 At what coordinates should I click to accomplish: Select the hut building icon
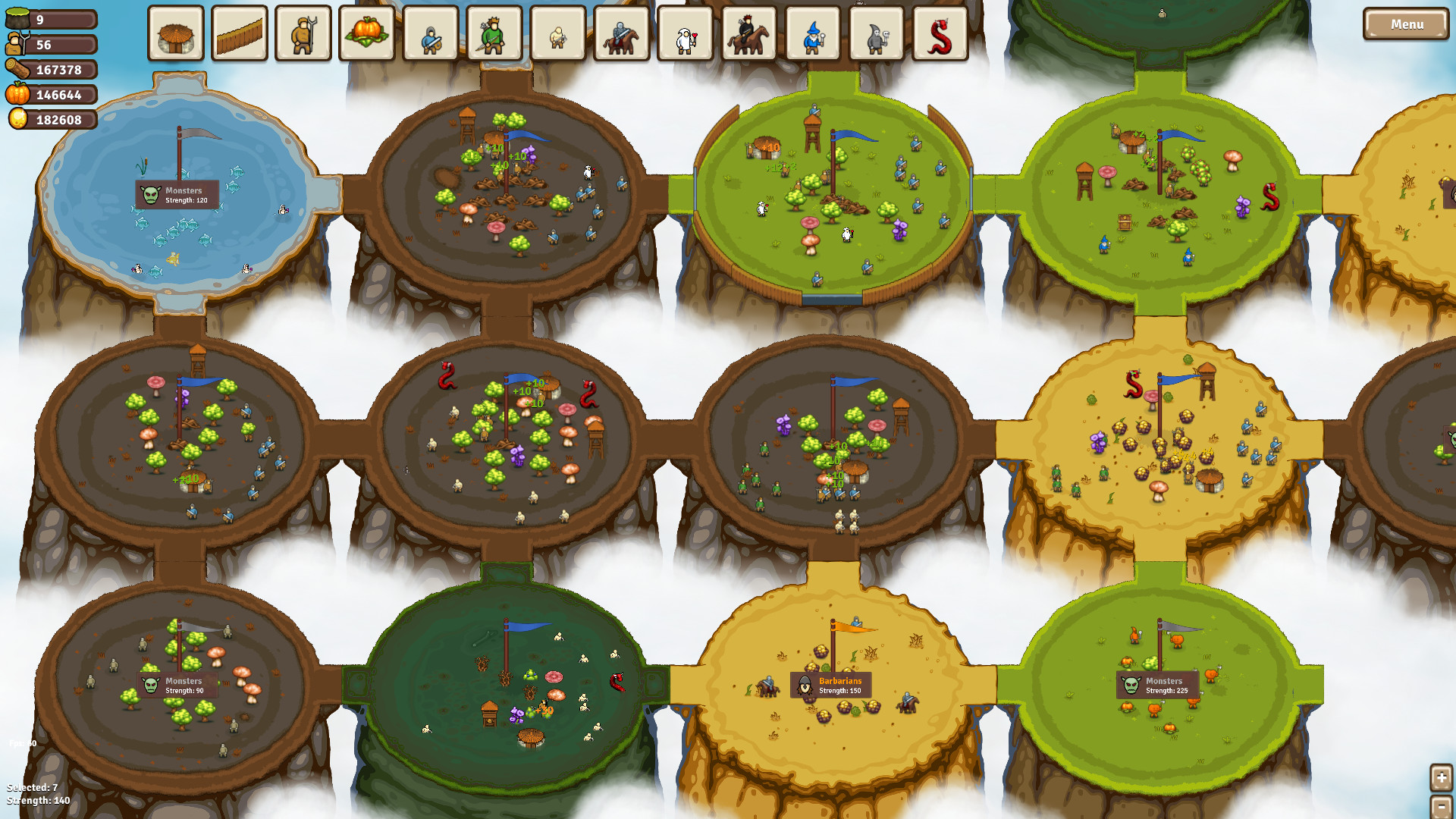point(176,34)
